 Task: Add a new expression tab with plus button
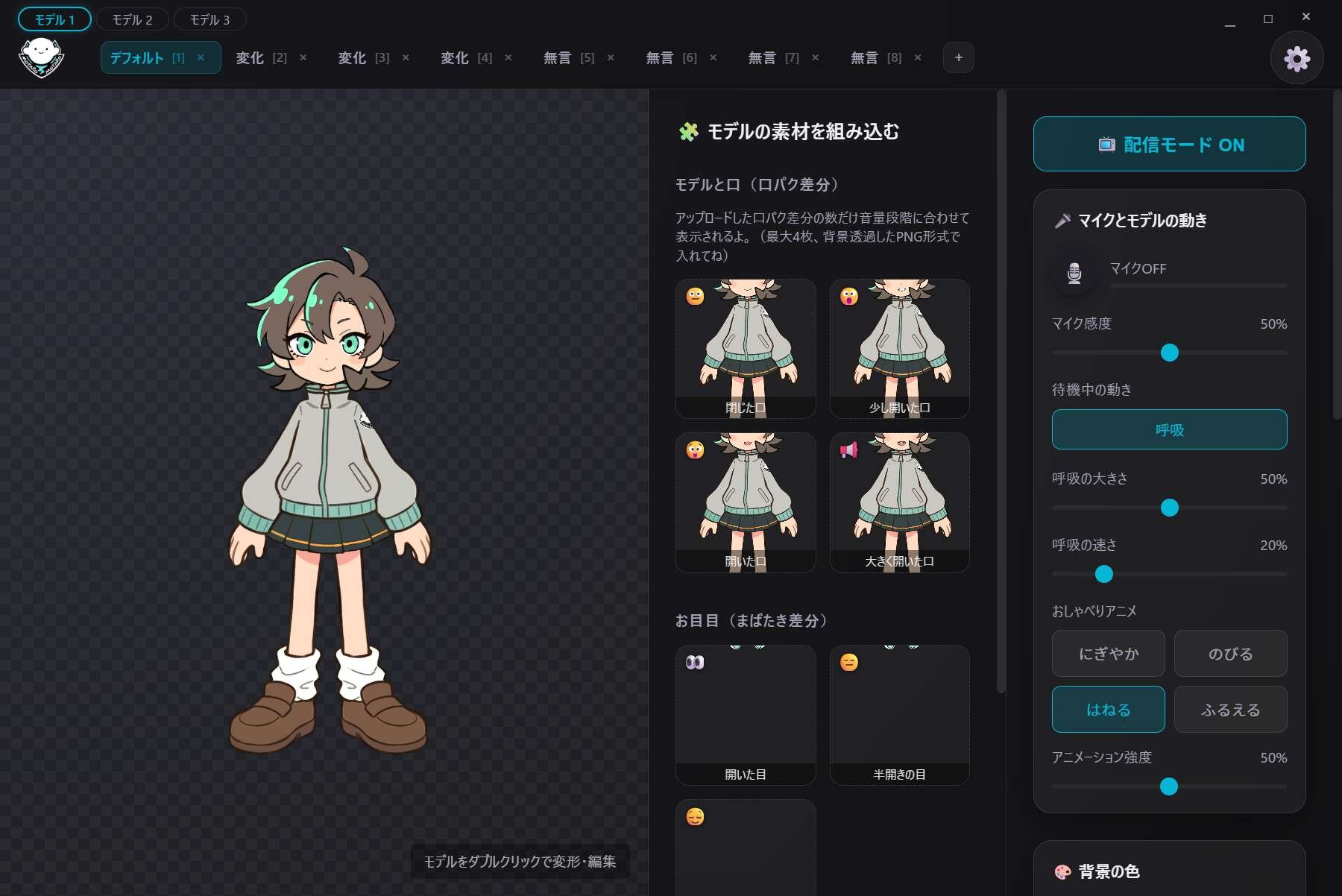point(958,58)
